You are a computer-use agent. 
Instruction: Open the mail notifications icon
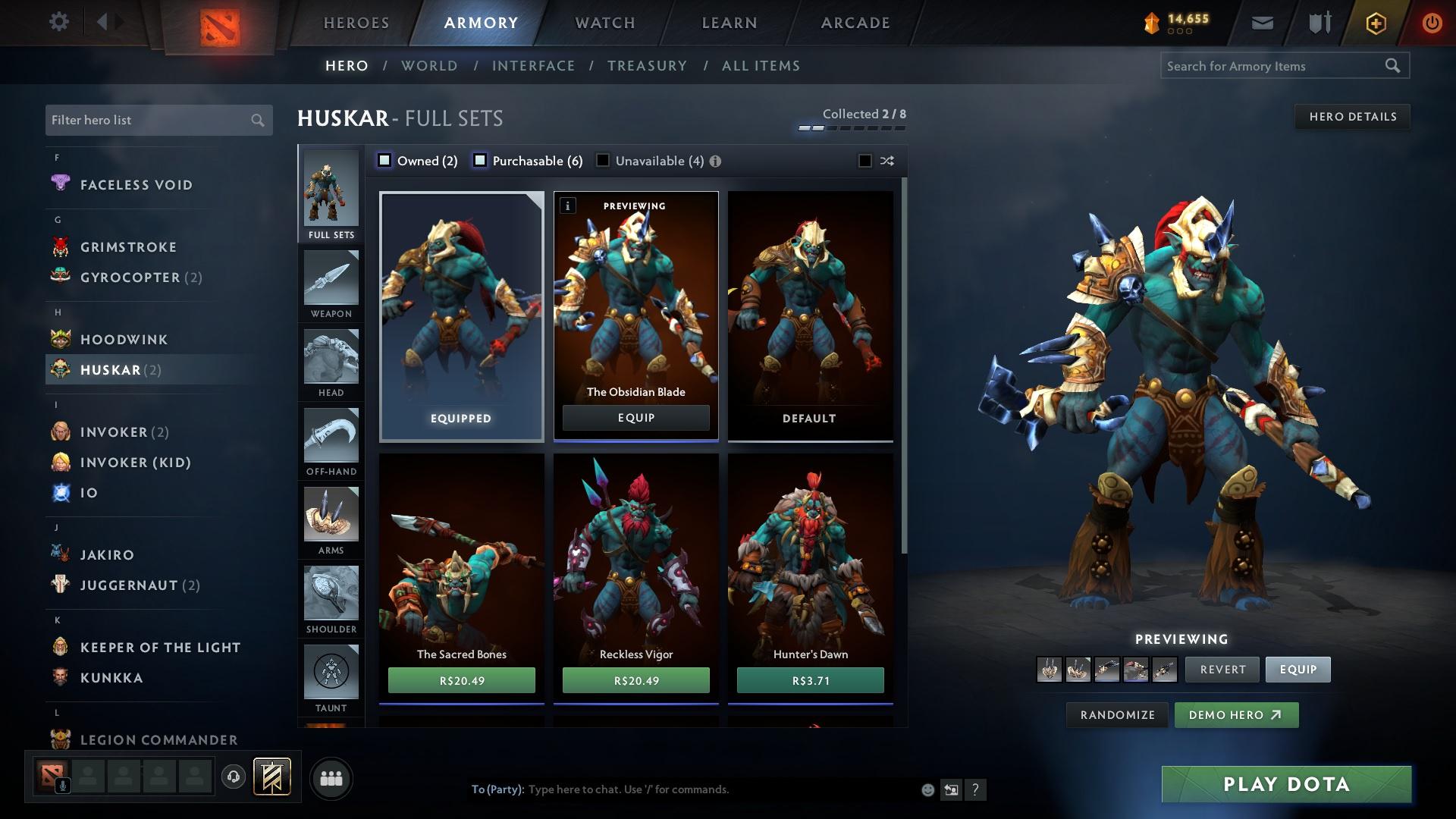coord(1261,22)
